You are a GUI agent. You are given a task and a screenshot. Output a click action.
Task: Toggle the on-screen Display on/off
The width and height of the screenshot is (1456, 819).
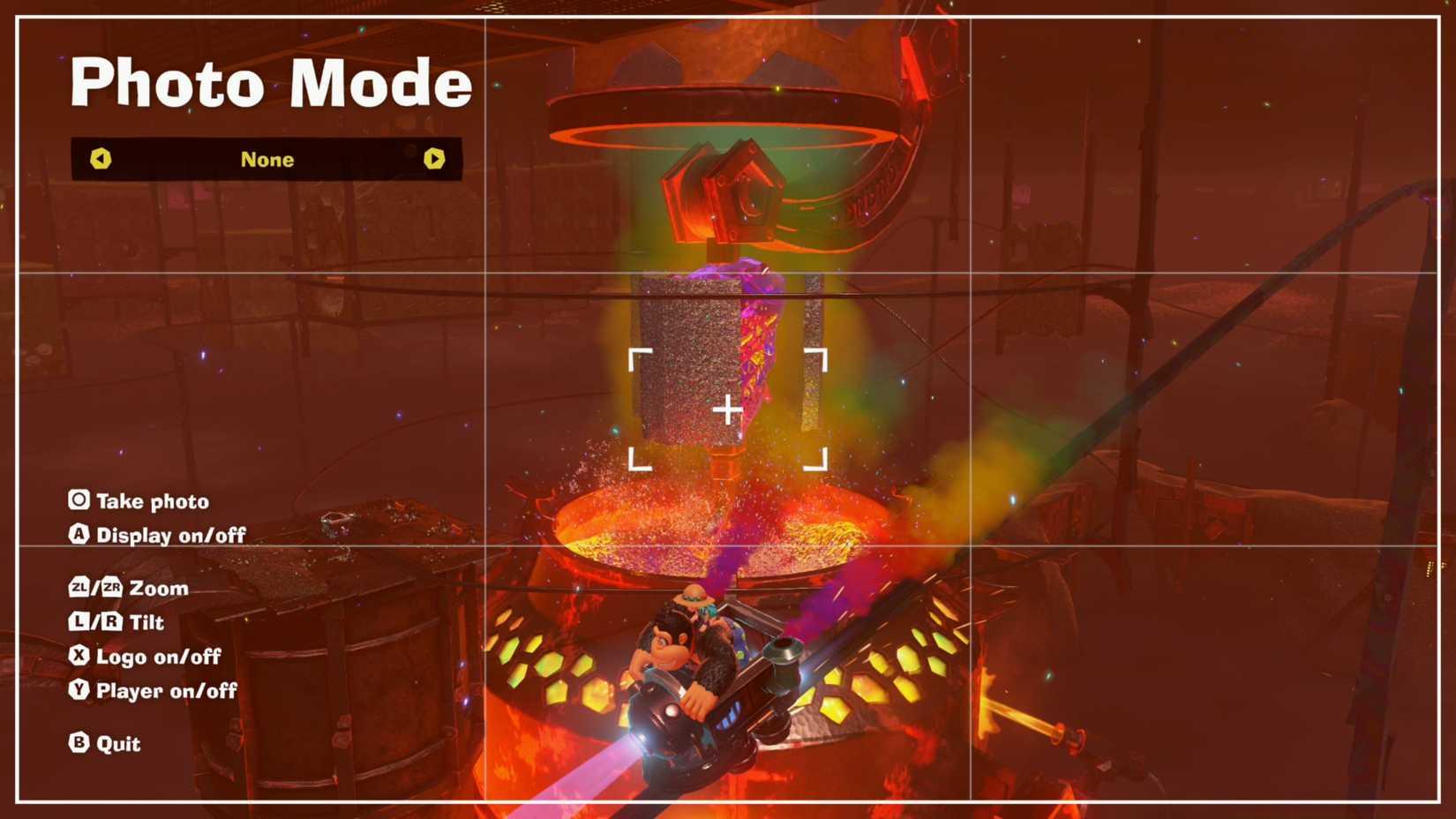click(171, 535)
